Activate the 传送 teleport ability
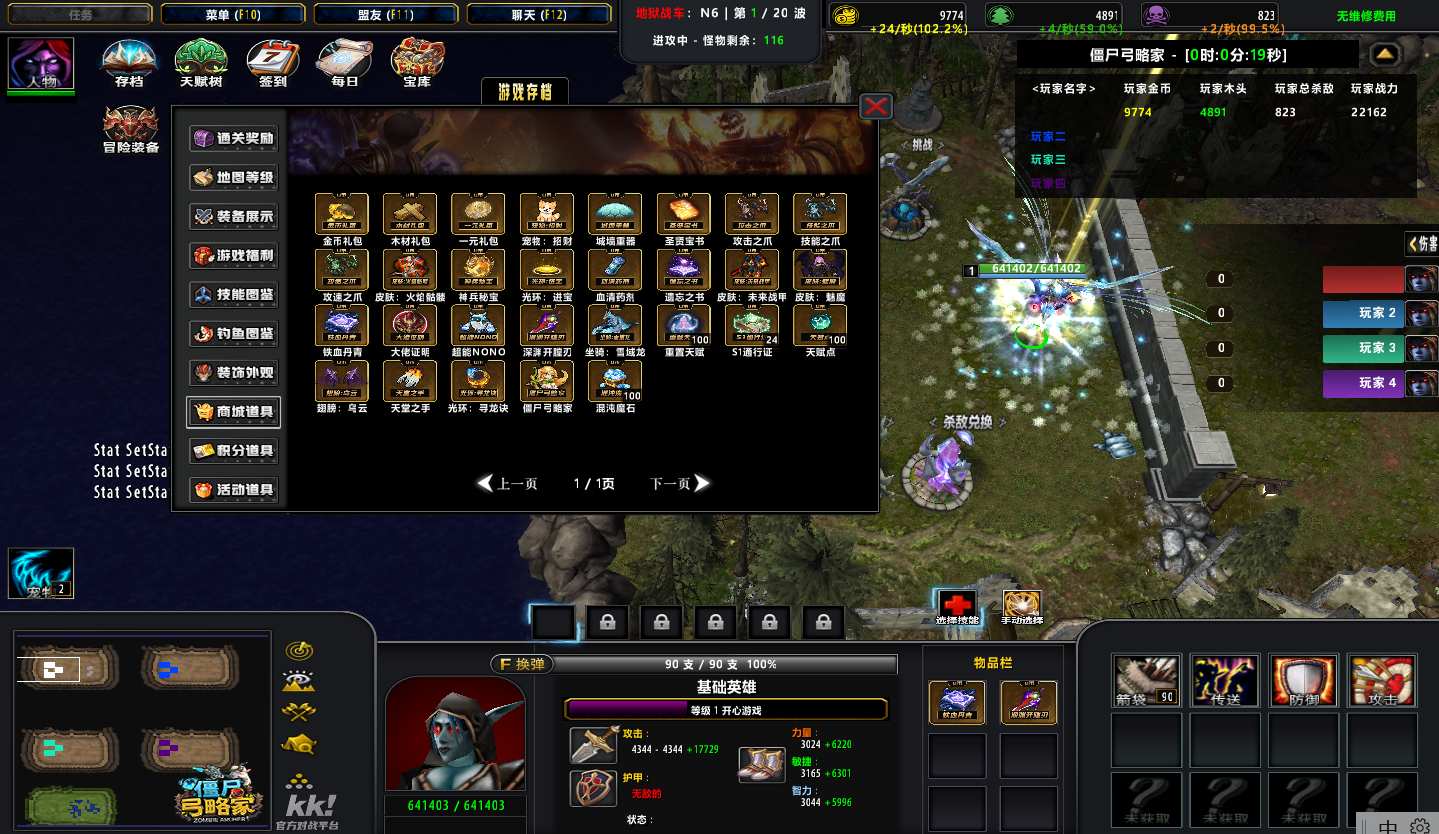1439x834 pixels. 1225,681
